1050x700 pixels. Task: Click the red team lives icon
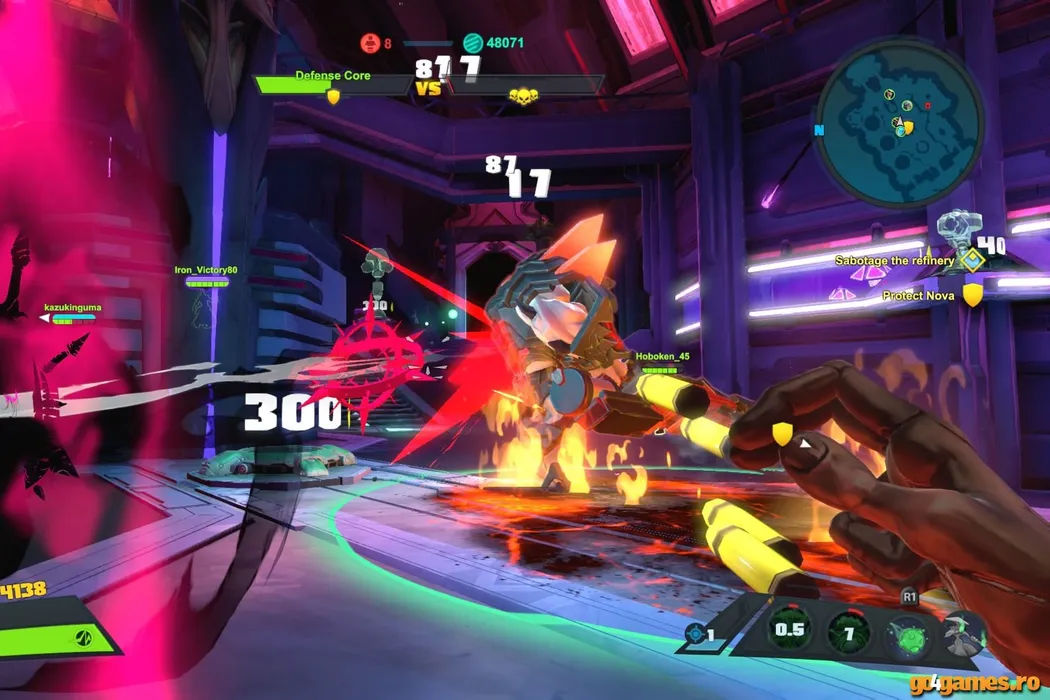369,43
